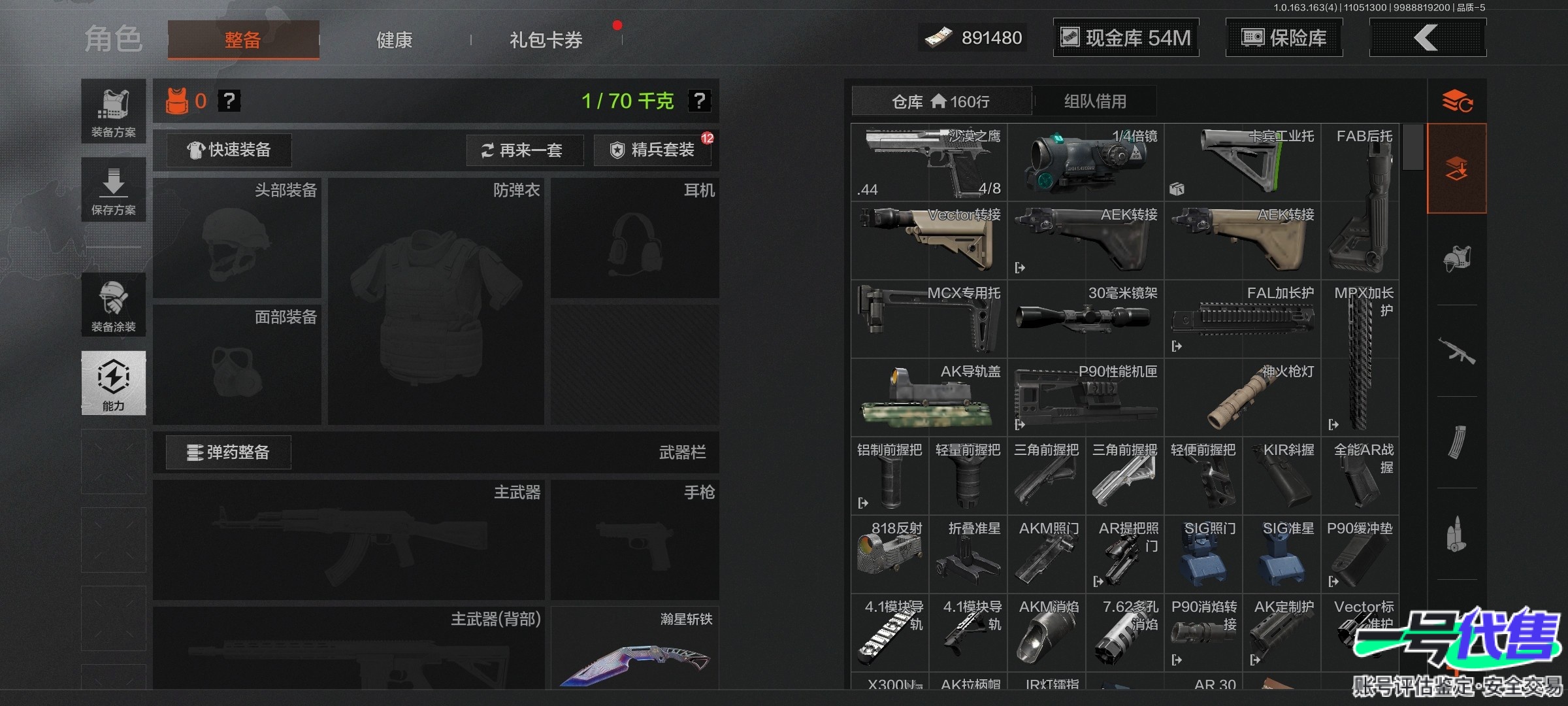Click the 再来一套 button
Viewport: 1568px width, 706px height.
pyautogui.click(x=523, y=150)
